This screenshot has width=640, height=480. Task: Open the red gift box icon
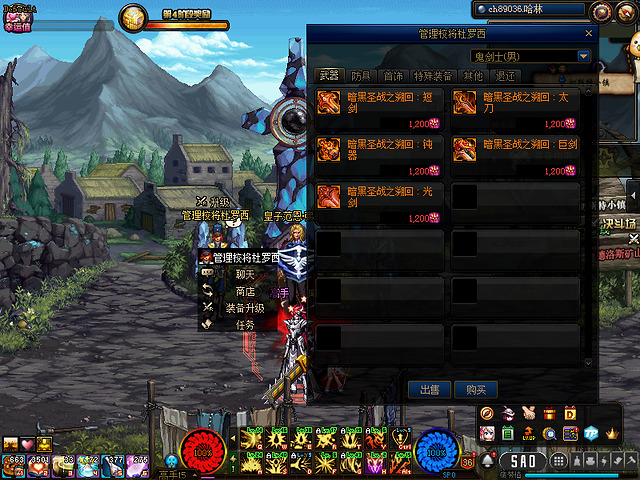[549, 414]
